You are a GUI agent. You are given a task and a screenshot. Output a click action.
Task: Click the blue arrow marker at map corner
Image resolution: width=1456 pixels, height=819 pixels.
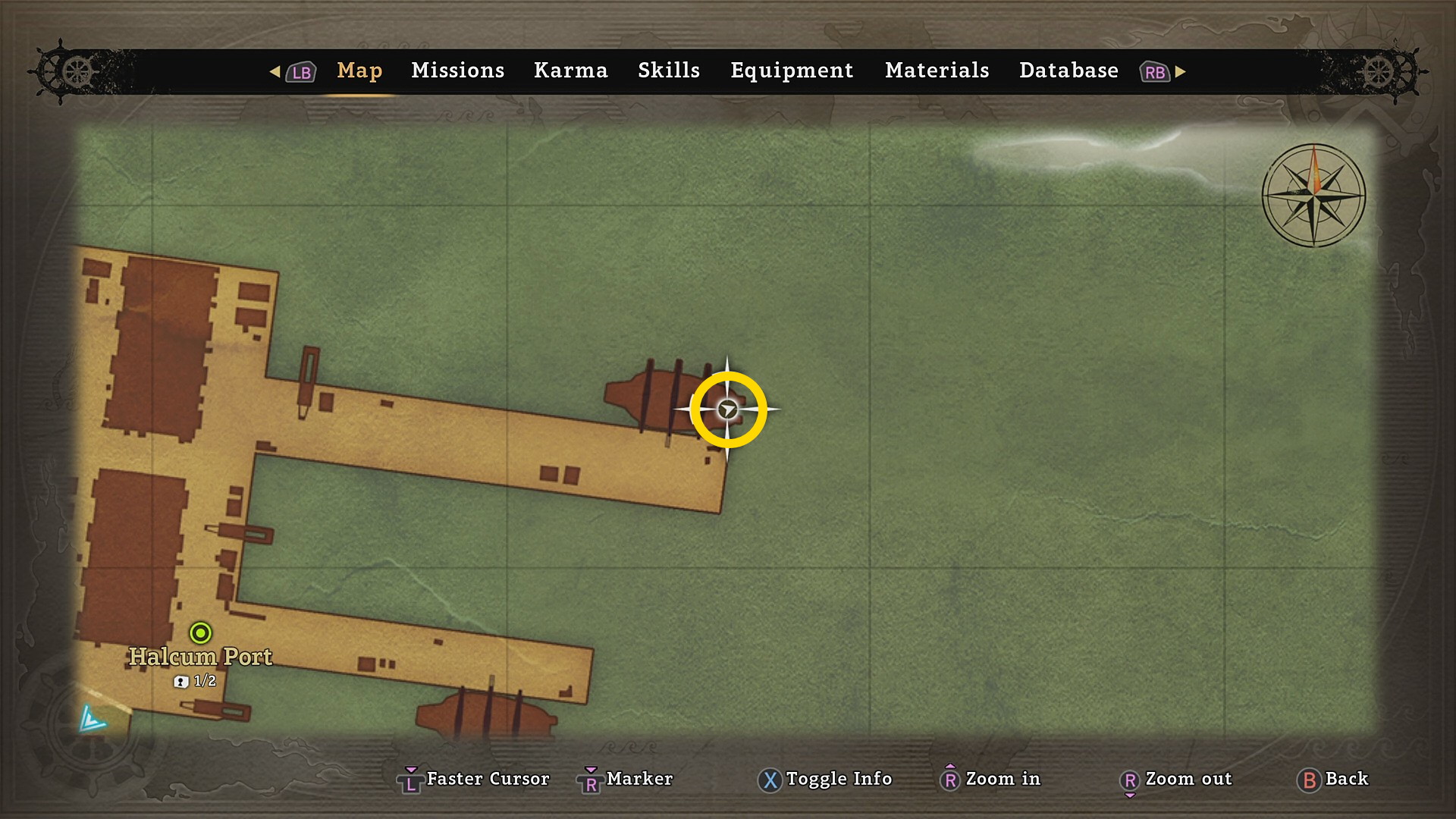[93, 719]
